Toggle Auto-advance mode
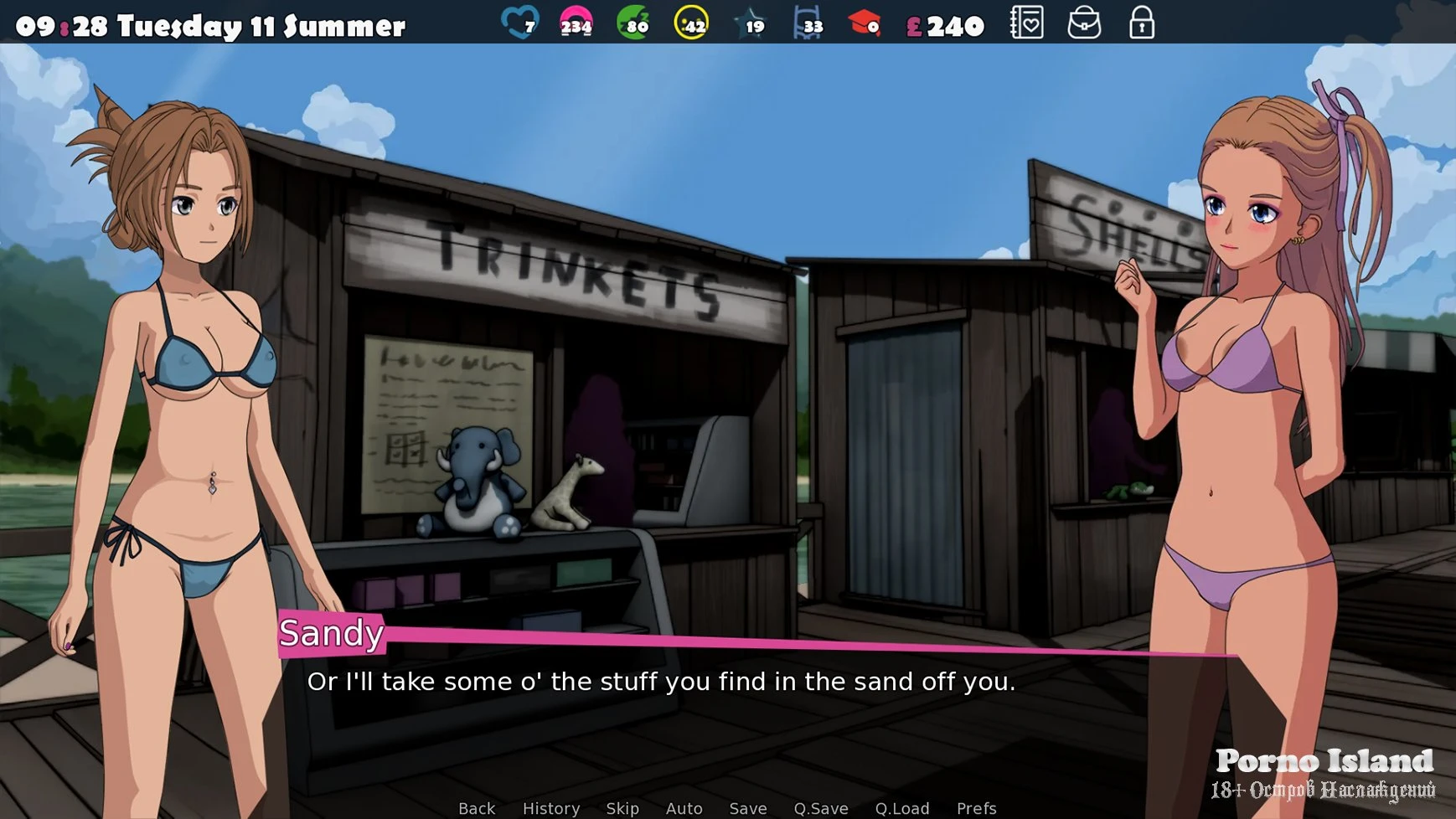The width and height of the screenshot is (1456, 819). [x=684, y=808]
